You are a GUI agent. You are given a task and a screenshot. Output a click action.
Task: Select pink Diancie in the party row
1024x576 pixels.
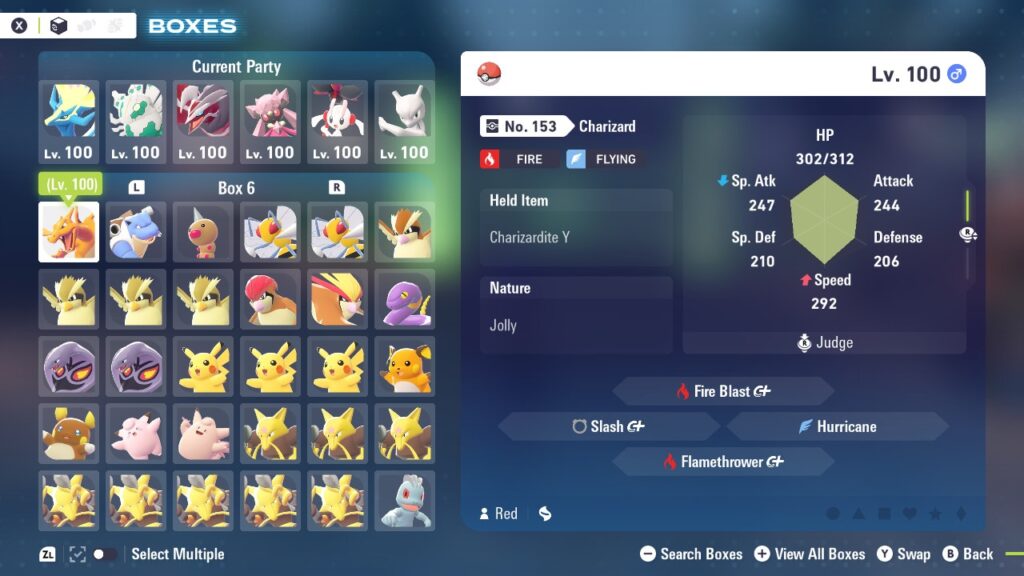coord(270,122)
